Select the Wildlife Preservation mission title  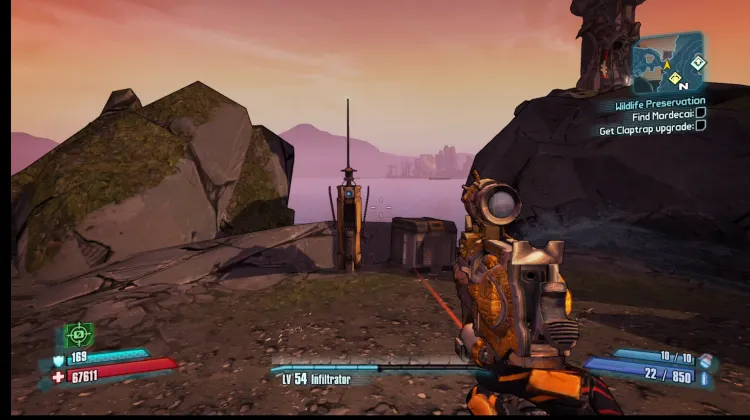[659, 102]
